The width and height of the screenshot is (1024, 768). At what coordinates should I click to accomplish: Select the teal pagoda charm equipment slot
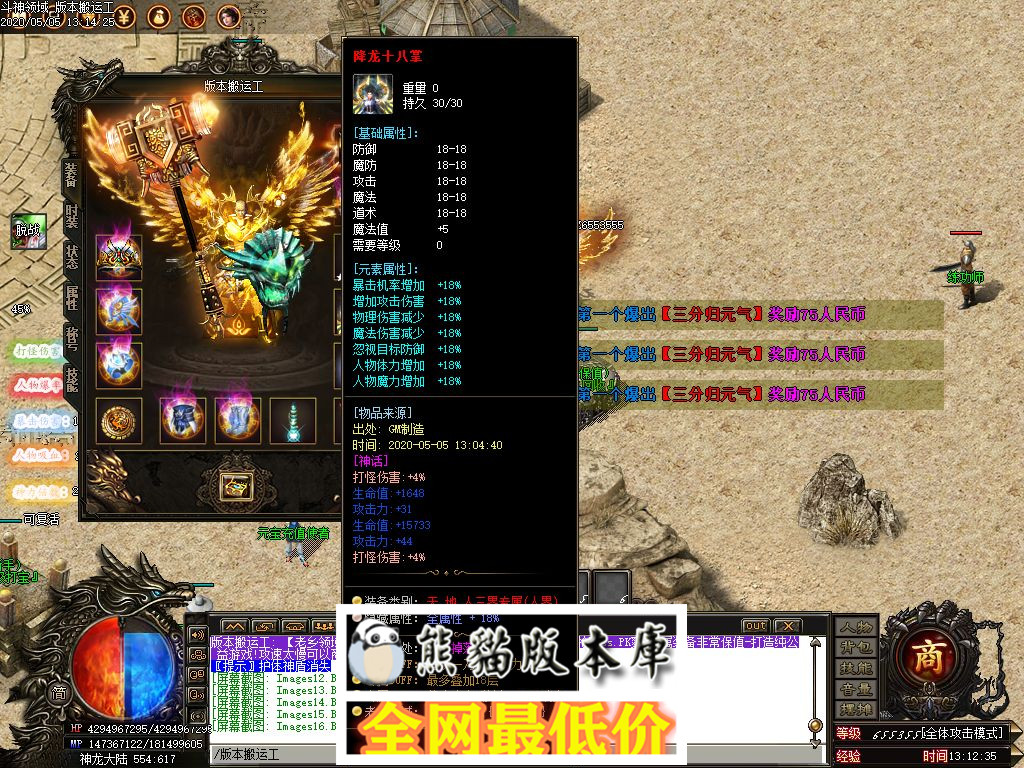294,420
